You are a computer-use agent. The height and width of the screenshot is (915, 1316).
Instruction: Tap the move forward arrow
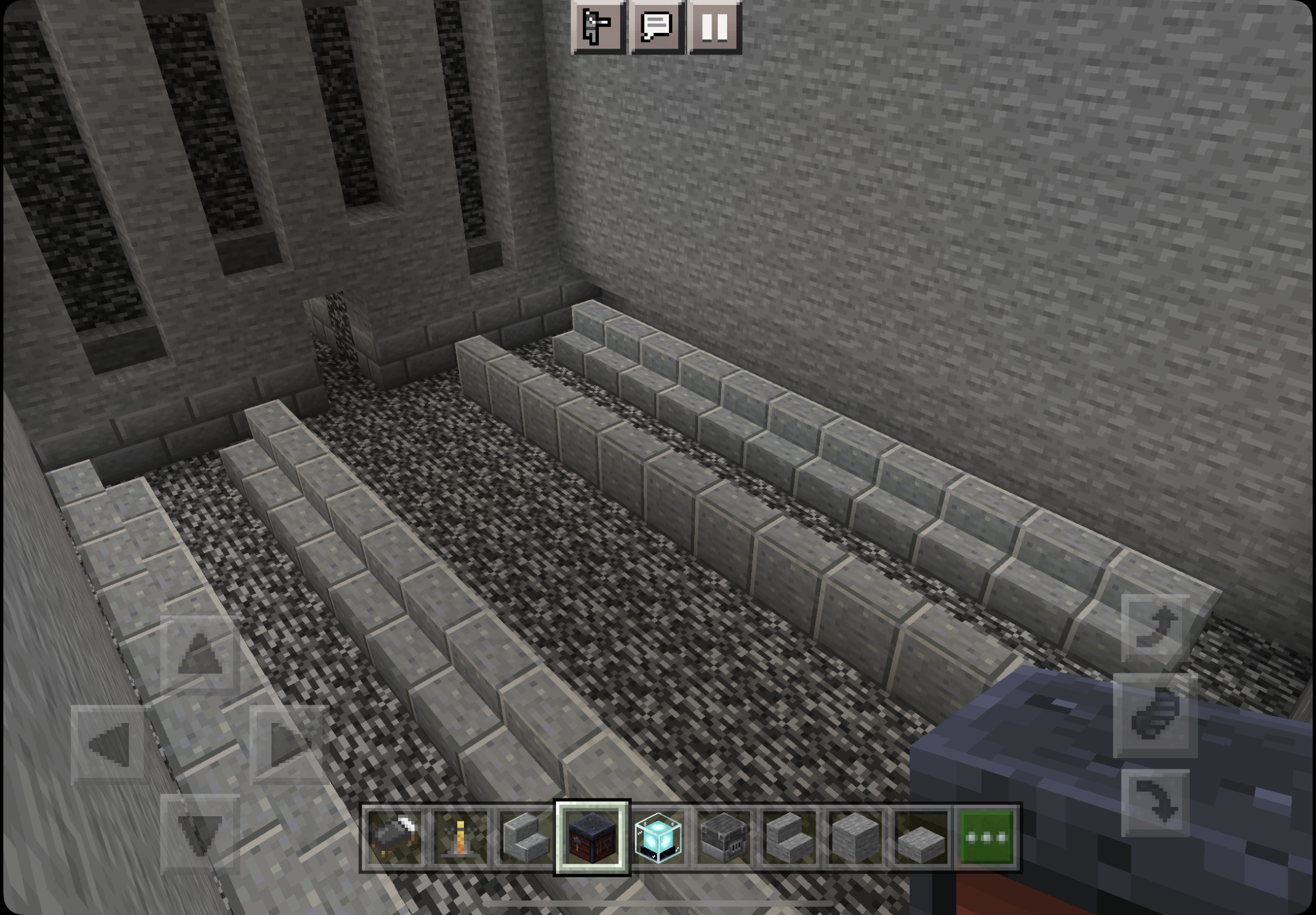[x=200, y=654]
